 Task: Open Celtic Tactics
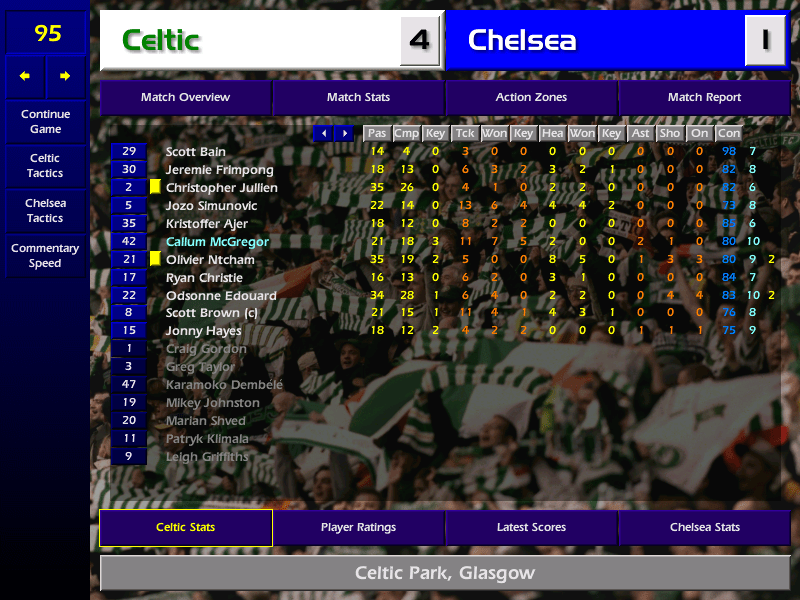click(45, 165)
